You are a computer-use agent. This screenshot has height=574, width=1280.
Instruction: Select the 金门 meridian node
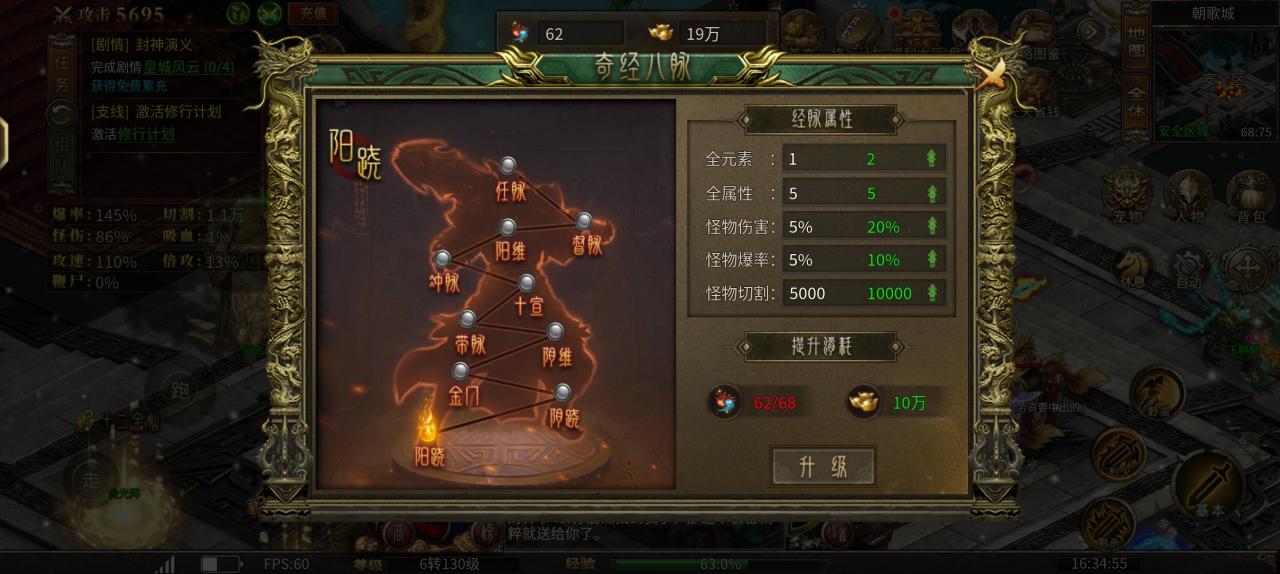[460, 372]
